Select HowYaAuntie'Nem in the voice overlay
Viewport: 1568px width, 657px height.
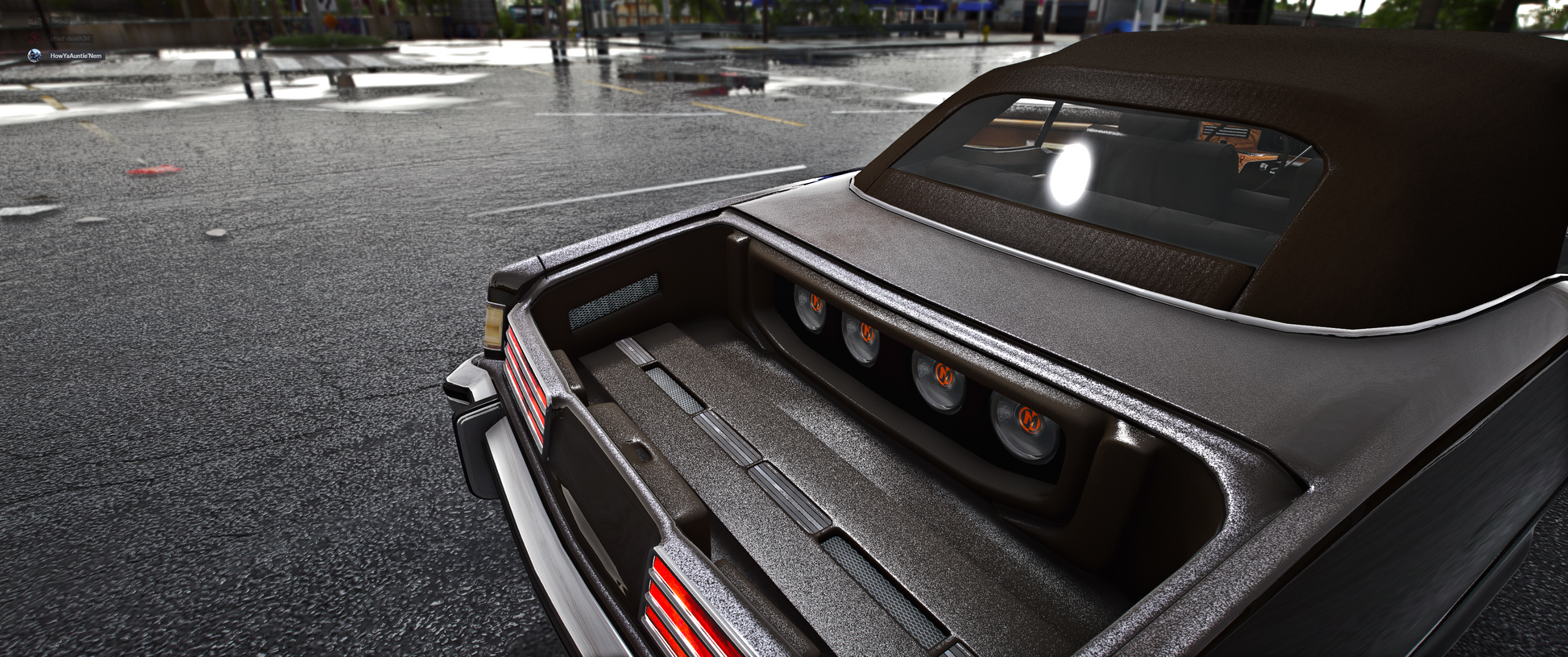(x=75, y=56)
